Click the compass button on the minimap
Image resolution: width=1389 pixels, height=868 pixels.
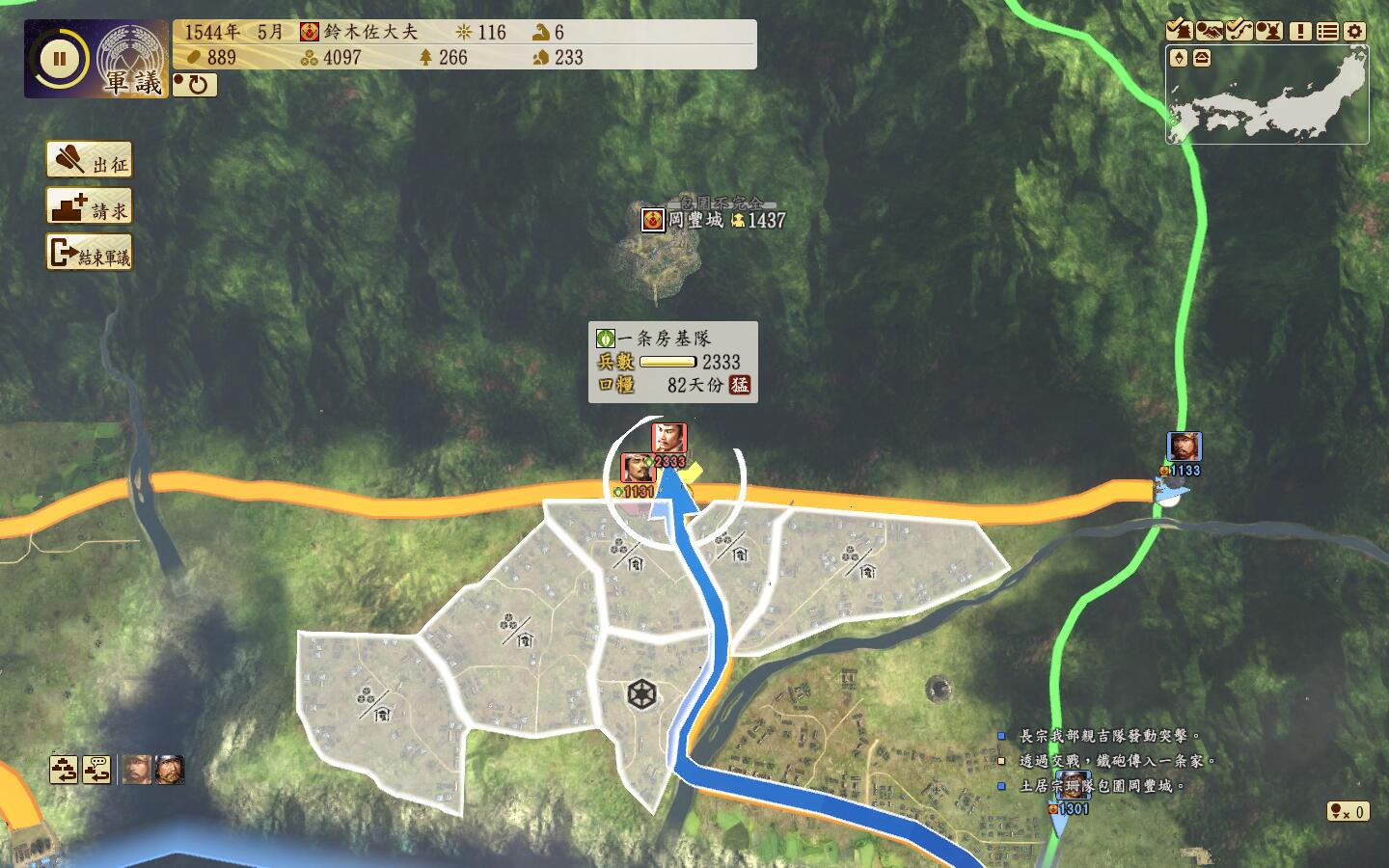pos(1179,59)
